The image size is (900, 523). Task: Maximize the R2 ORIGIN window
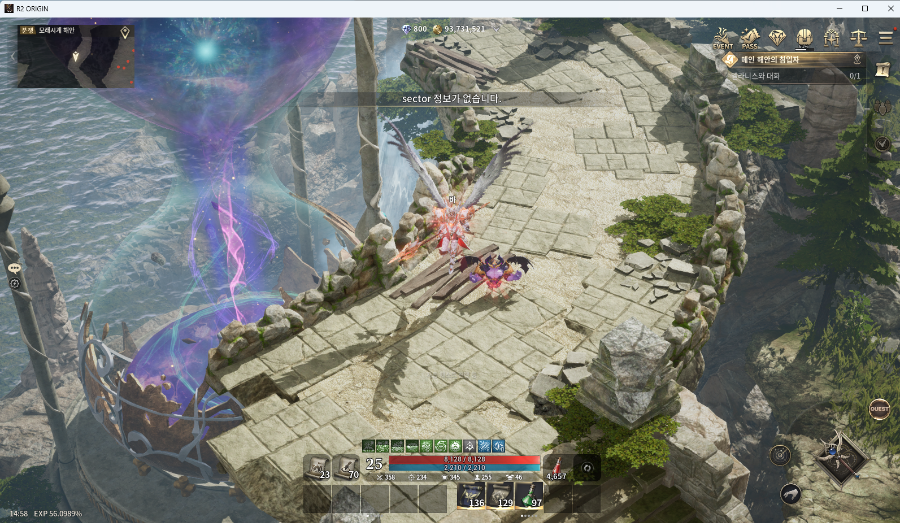point(864,8)
